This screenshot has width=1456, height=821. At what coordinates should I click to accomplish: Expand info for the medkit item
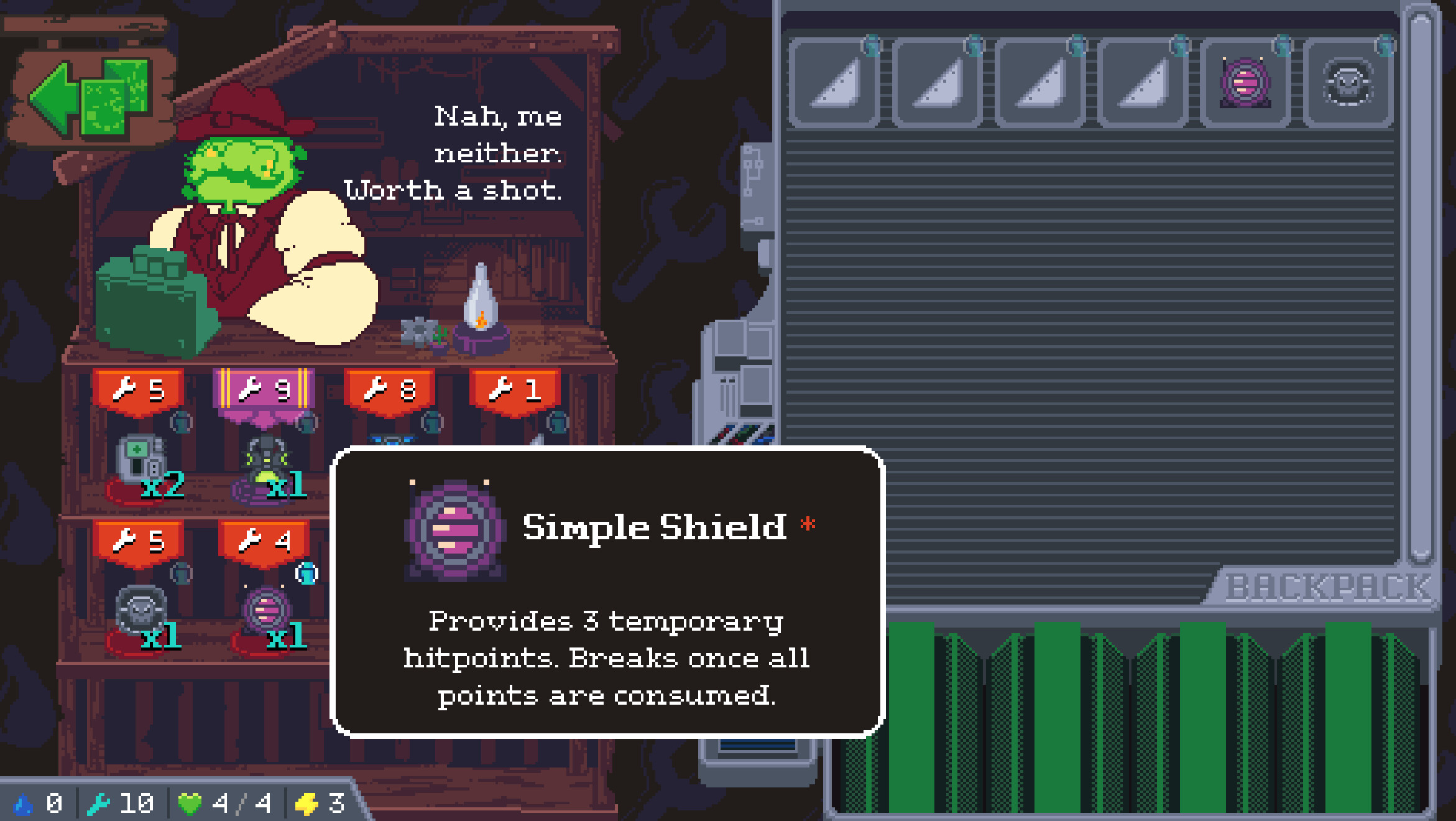click(182, 422)
